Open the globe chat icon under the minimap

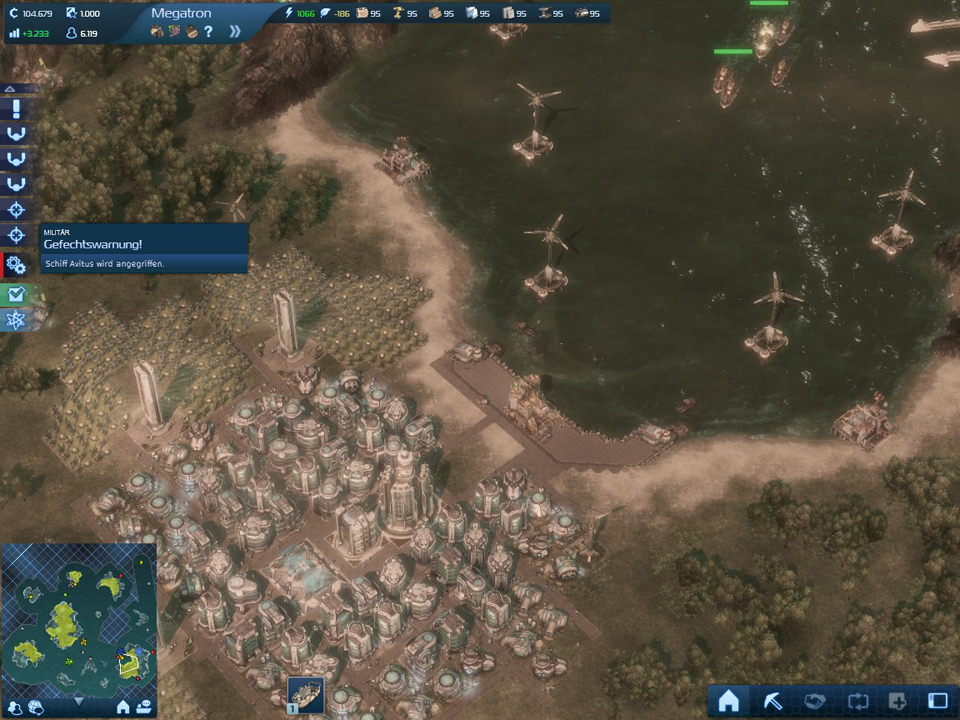36,708
